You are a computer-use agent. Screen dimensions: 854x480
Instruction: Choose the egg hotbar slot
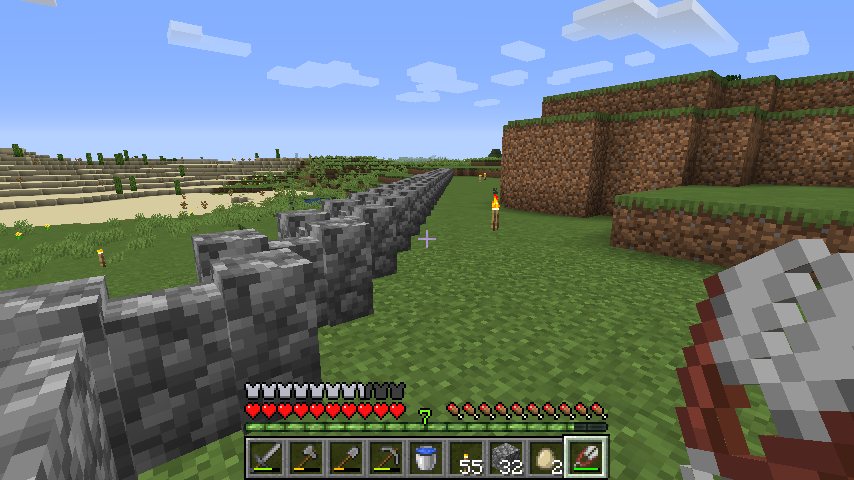[x=546, y=458]
